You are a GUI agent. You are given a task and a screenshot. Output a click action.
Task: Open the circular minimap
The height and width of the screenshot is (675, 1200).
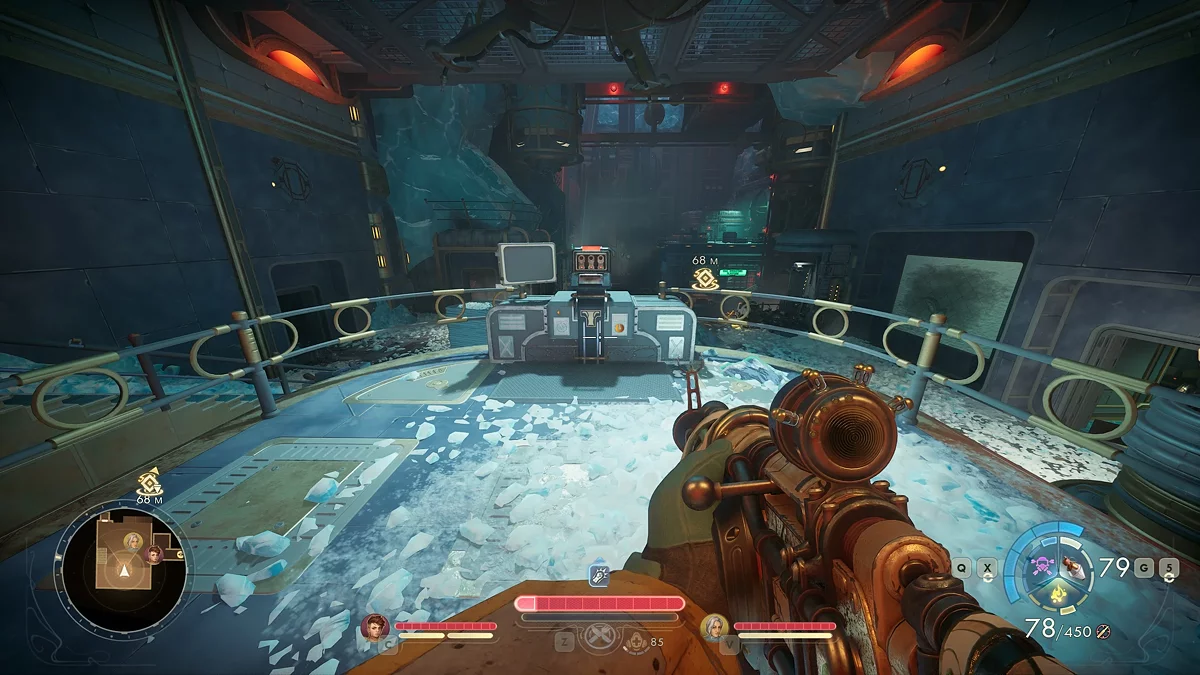(123, 564)
